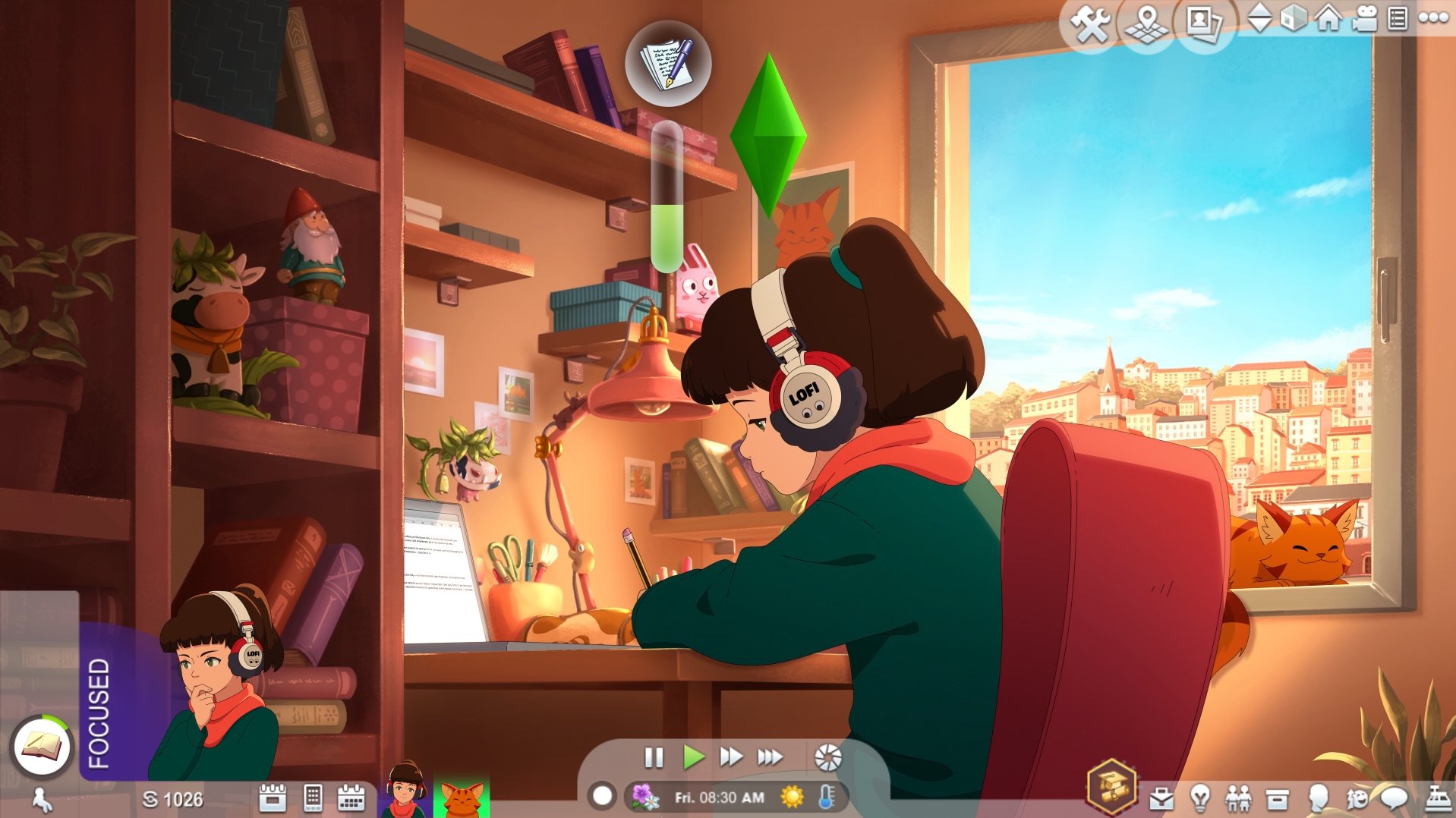Viewport: 1456px width, 818px height.
Task: Set game speed to normal play
Action: point(692,757)
